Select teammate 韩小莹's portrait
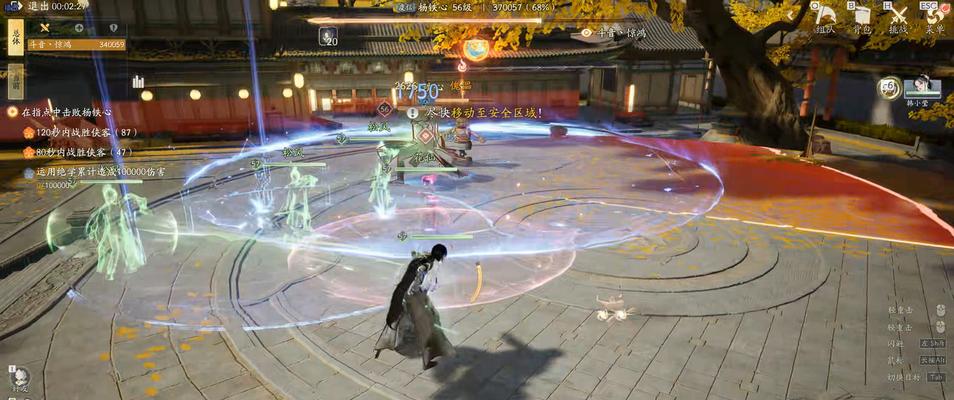Image resolution: width=954 pixels, height=400 pixels. (x=921, y=88)
